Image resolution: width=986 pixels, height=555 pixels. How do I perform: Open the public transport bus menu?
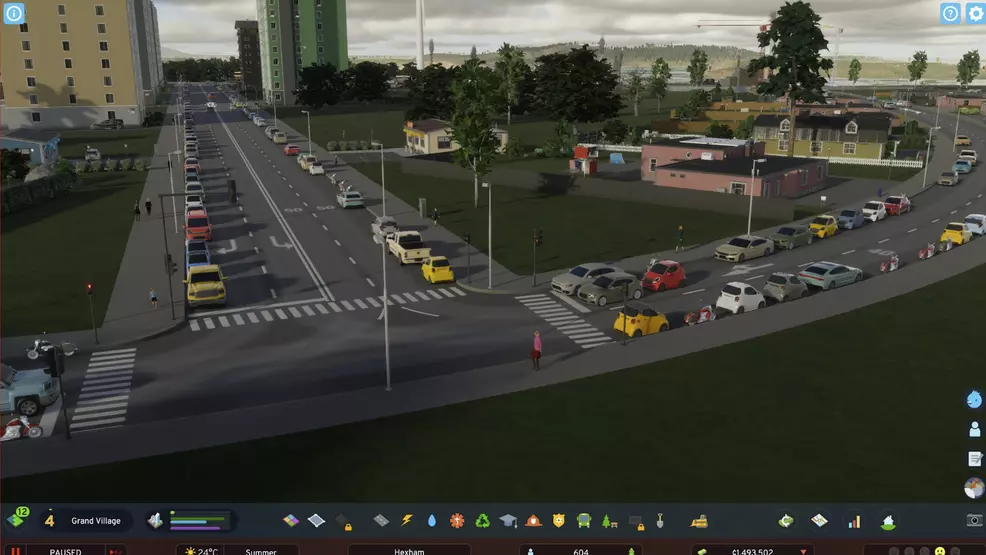tap(583, 520)
